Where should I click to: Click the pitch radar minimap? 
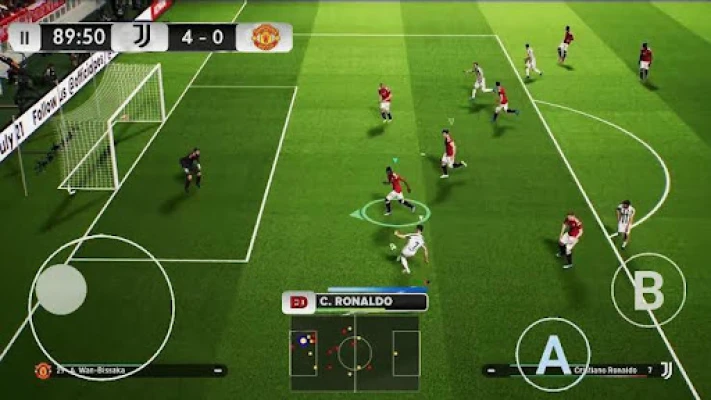(355, 352)
